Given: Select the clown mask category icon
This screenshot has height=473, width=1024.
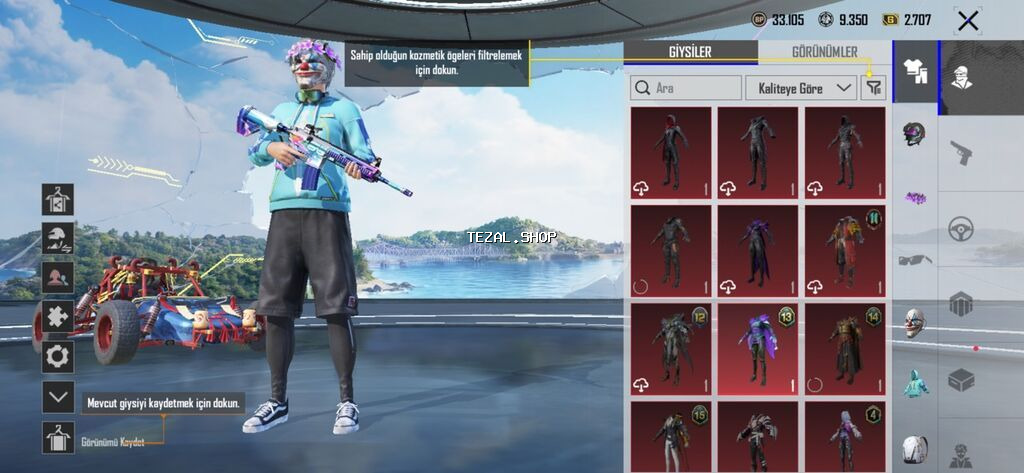Looking at the screenshot, I should 914,322.
